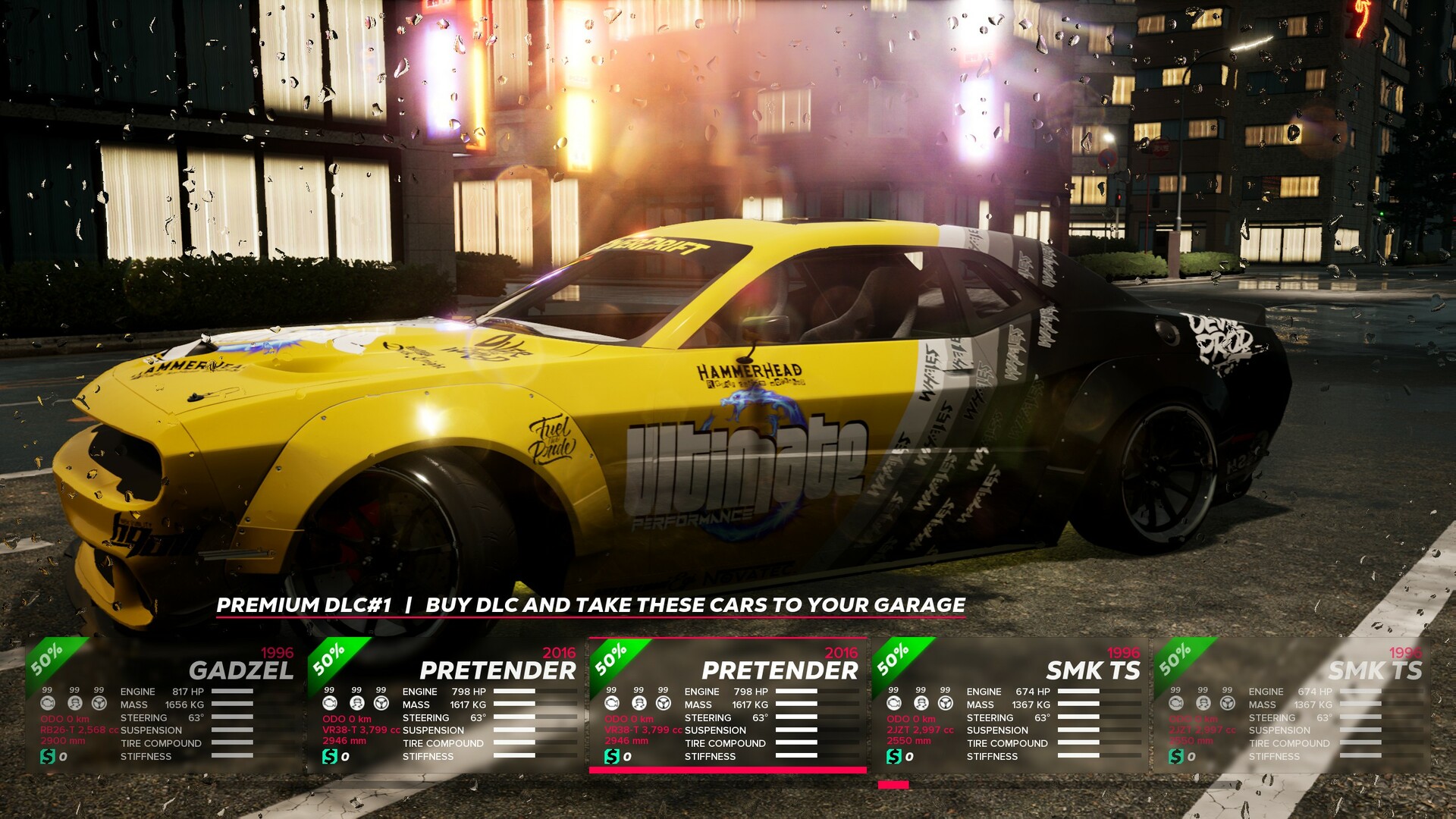
Task: Click the steering wheel icon on GADZEL card
Action: (x=99, y=704)
